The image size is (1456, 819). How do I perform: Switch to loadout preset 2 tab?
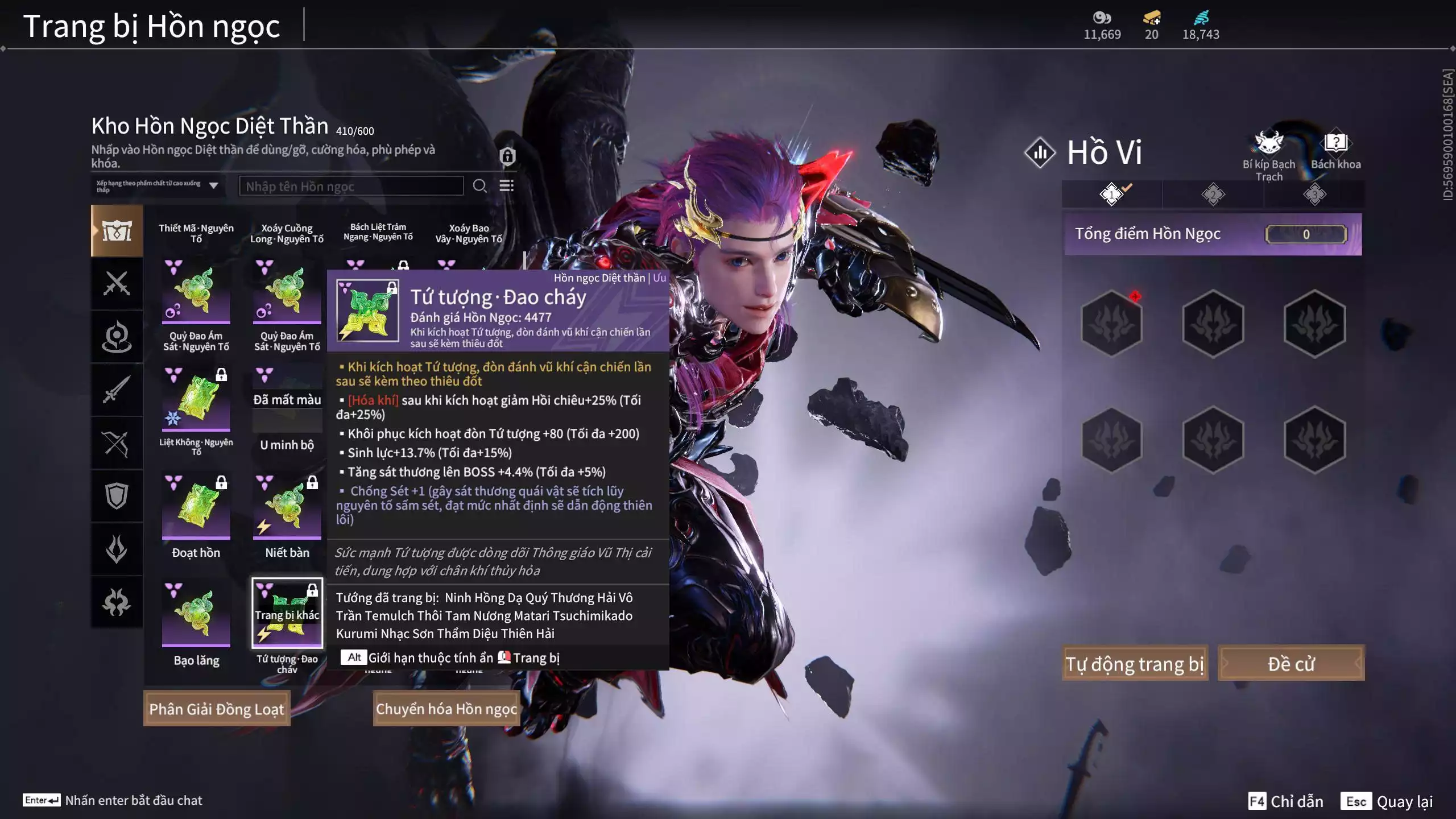coord(1213,195)
